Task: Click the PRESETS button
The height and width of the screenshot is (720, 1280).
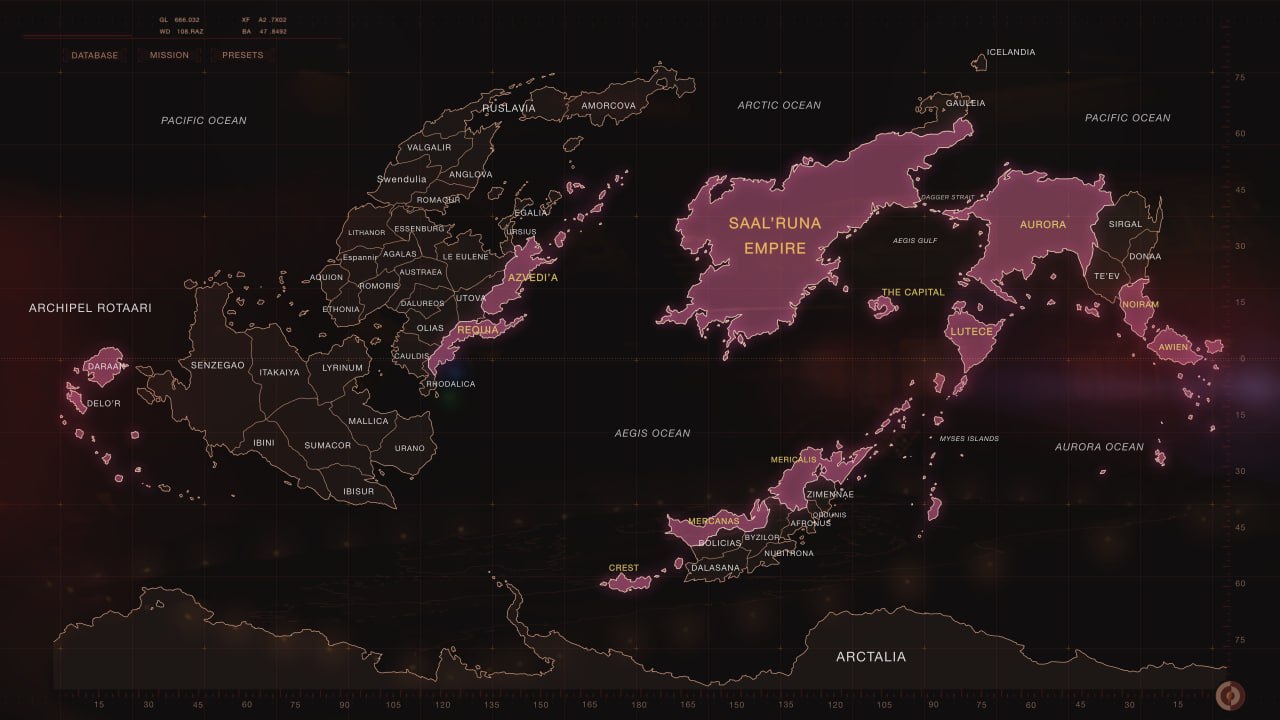Action: click(241, 55)
